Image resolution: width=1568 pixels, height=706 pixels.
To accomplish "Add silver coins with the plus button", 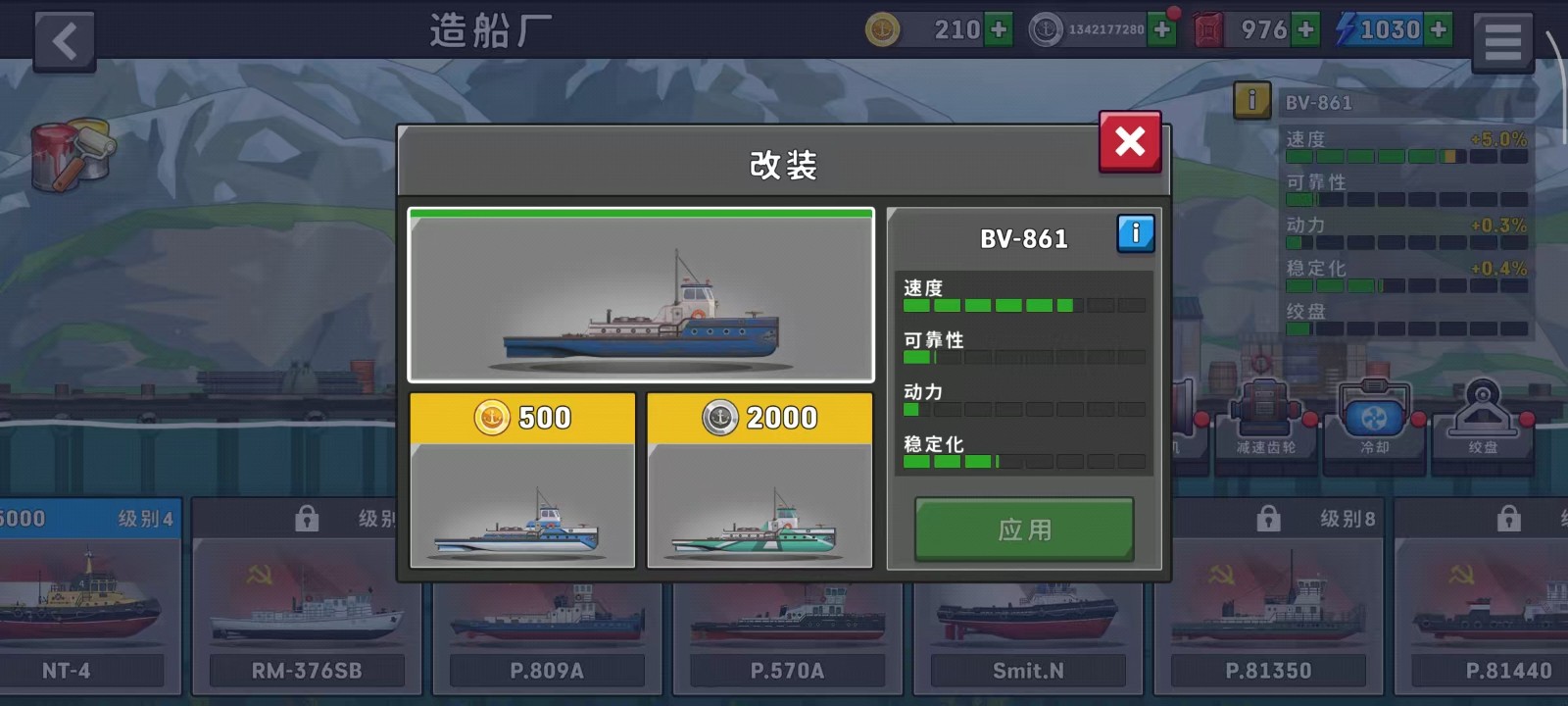I will 1162,30.
